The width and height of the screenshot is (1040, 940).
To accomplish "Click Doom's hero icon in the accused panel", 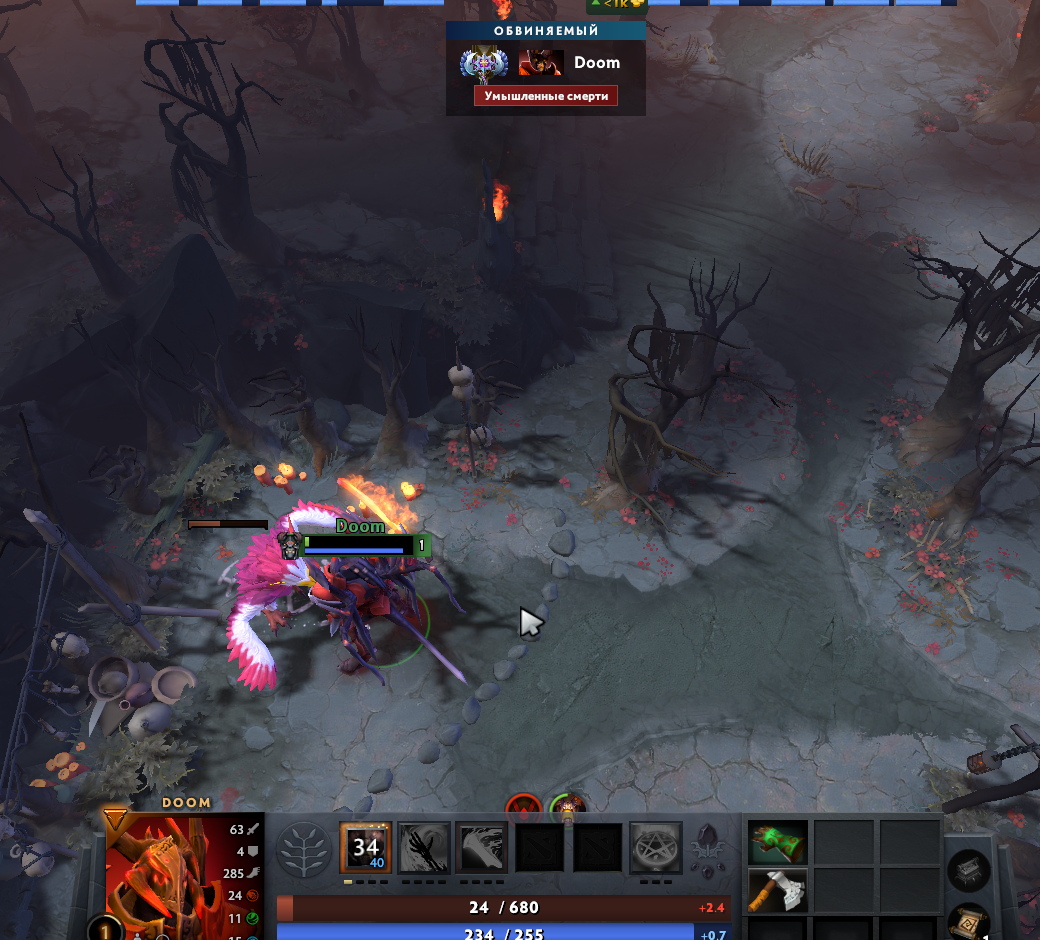I will [x=541, y=63].
